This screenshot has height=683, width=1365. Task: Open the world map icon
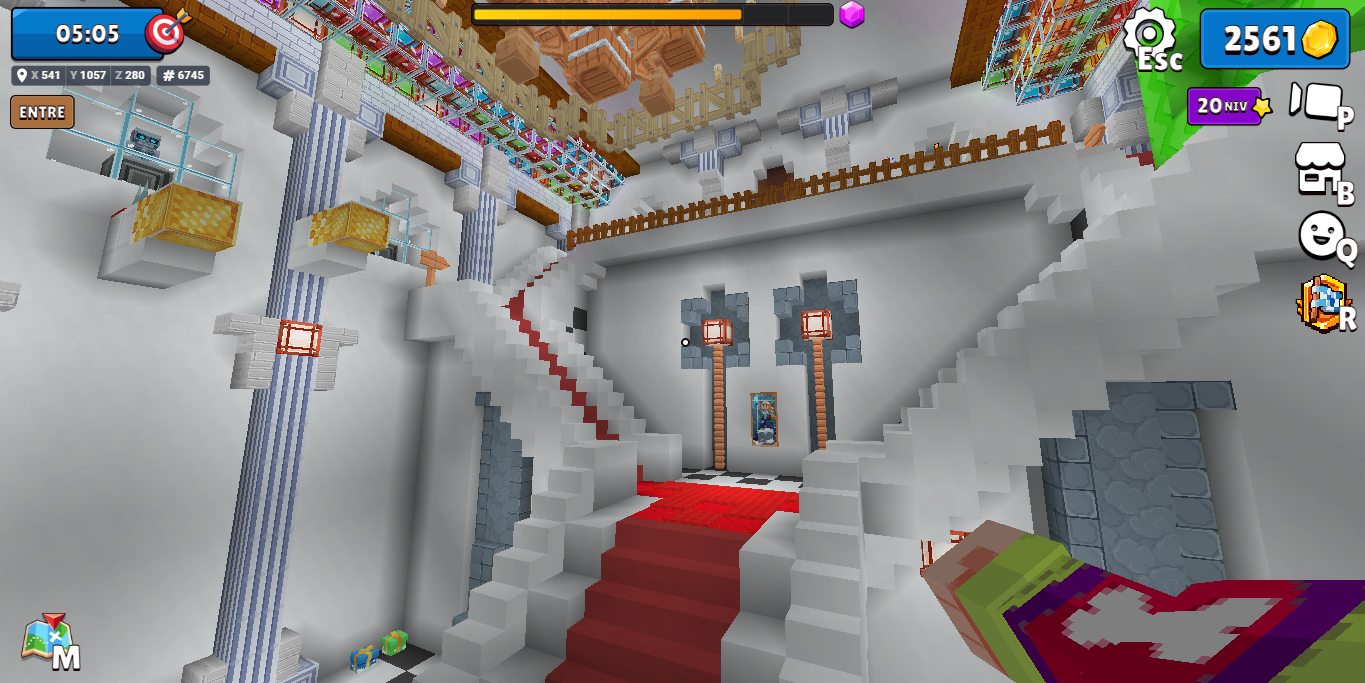coord(47,639)
